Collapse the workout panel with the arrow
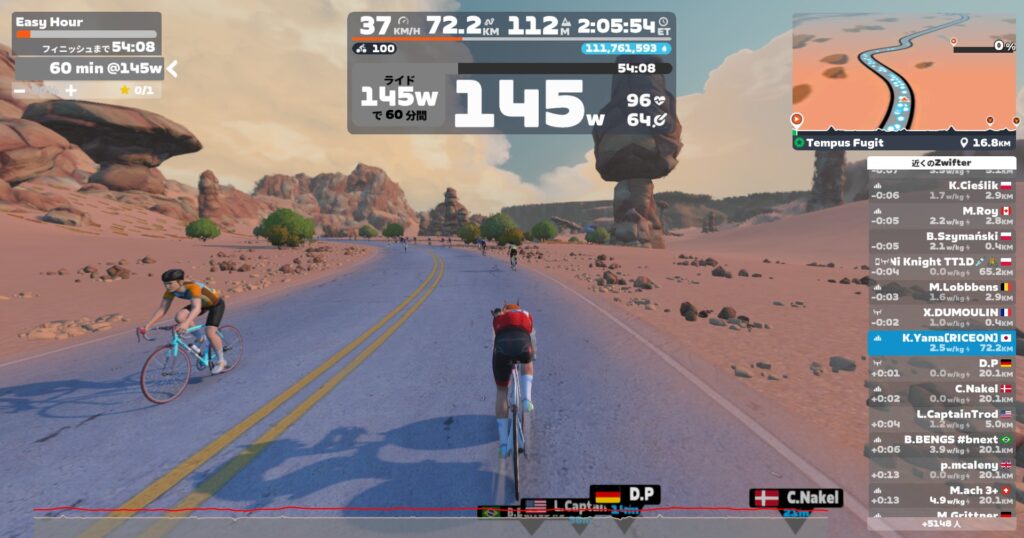The image size is (1024, 538). (172, 68)
